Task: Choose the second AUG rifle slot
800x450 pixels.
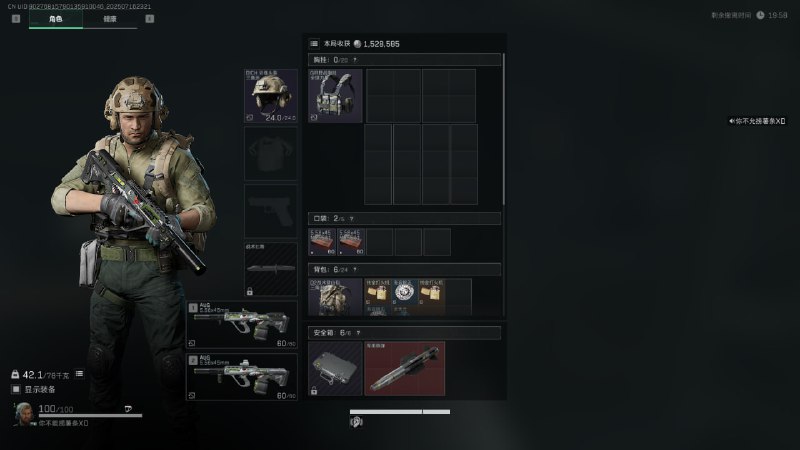Action: point(242,377)
